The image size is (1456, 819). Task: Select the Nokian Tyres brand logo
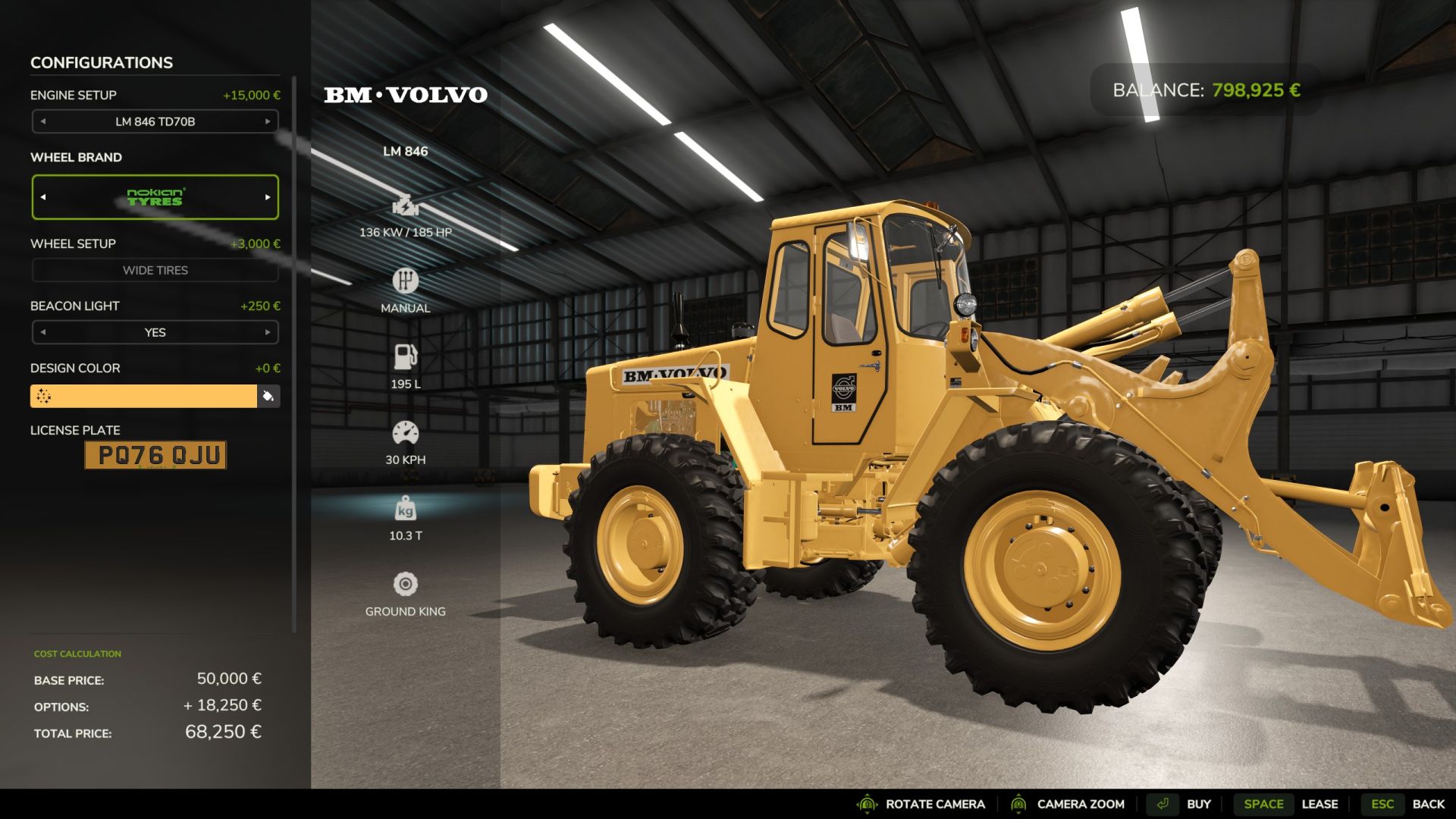coord(155,196)
